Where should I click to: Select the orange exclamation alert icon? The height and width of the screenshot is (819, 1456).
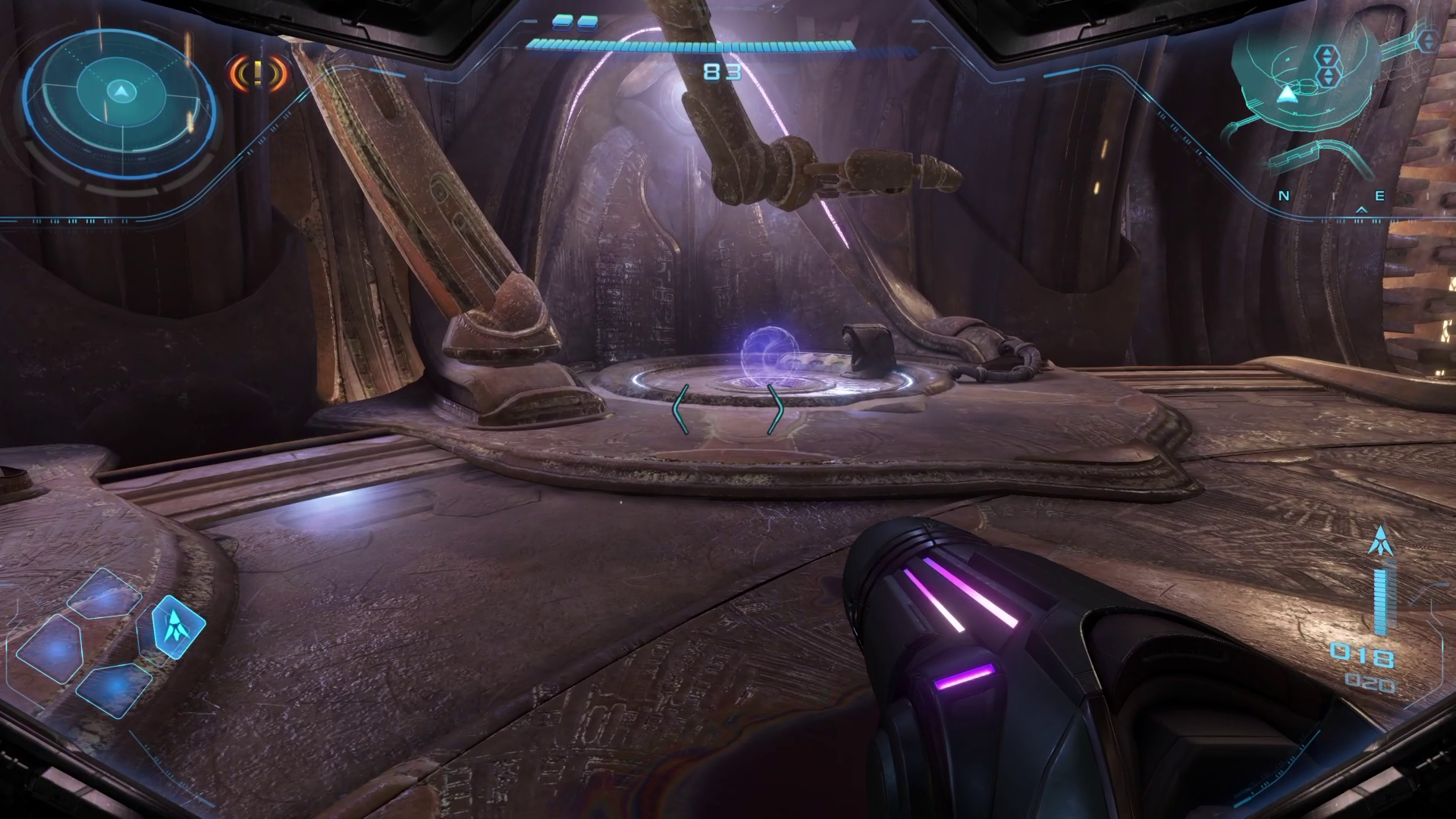[x=258, y=74]
